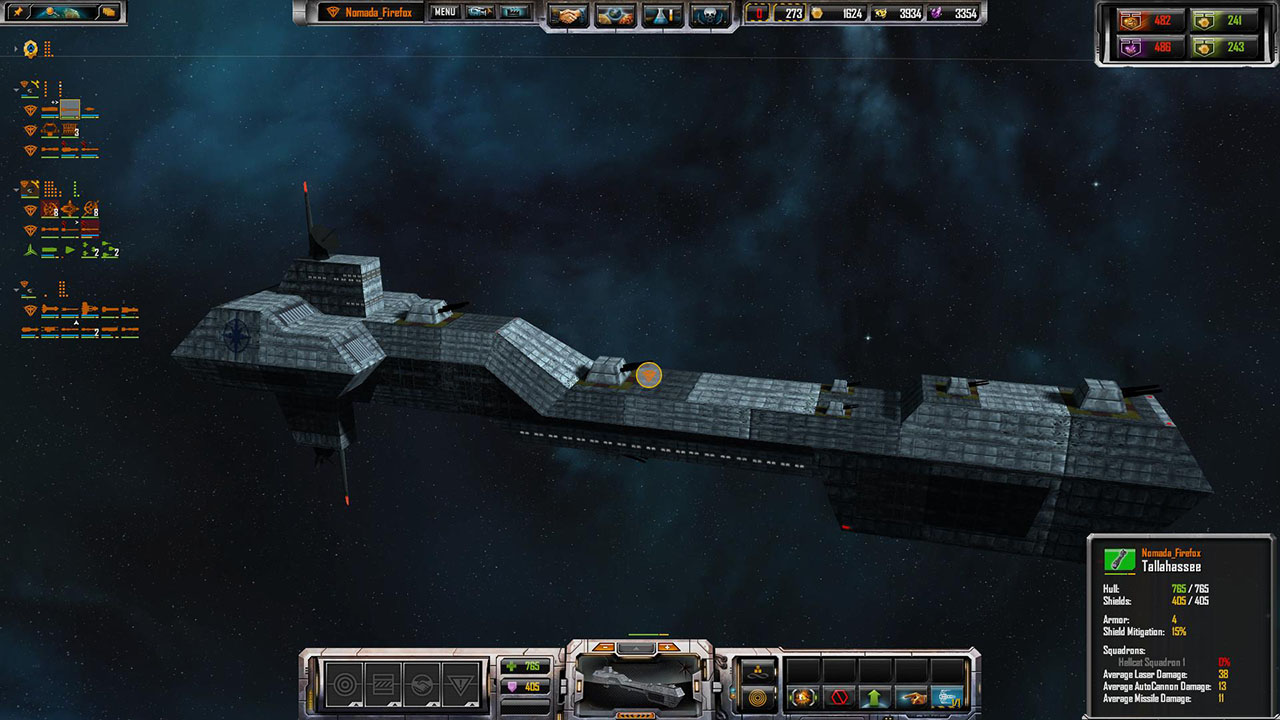Select the highlighted ship in empire tree
1280x720 pixels.
[x=69, y=109]
